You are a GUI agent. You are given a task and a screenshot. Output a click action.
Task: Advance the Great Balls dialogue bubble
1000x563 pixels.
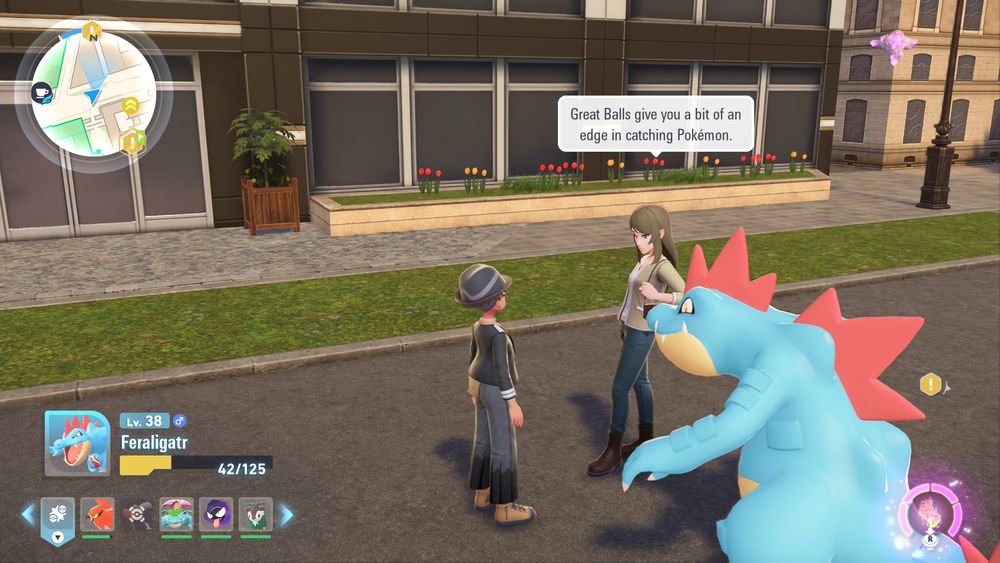coord(655,123)
